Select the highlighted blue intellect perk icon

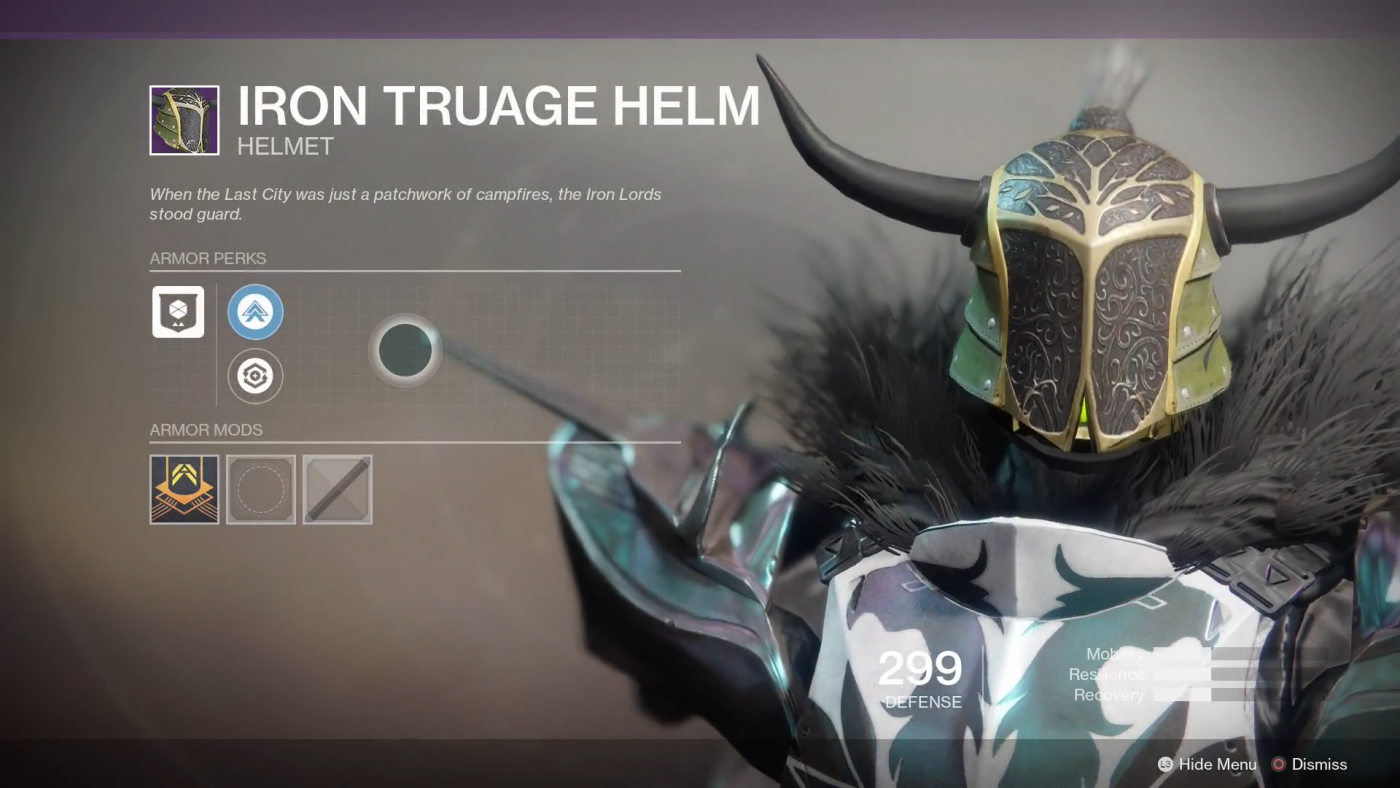click(x=255, y=311)
